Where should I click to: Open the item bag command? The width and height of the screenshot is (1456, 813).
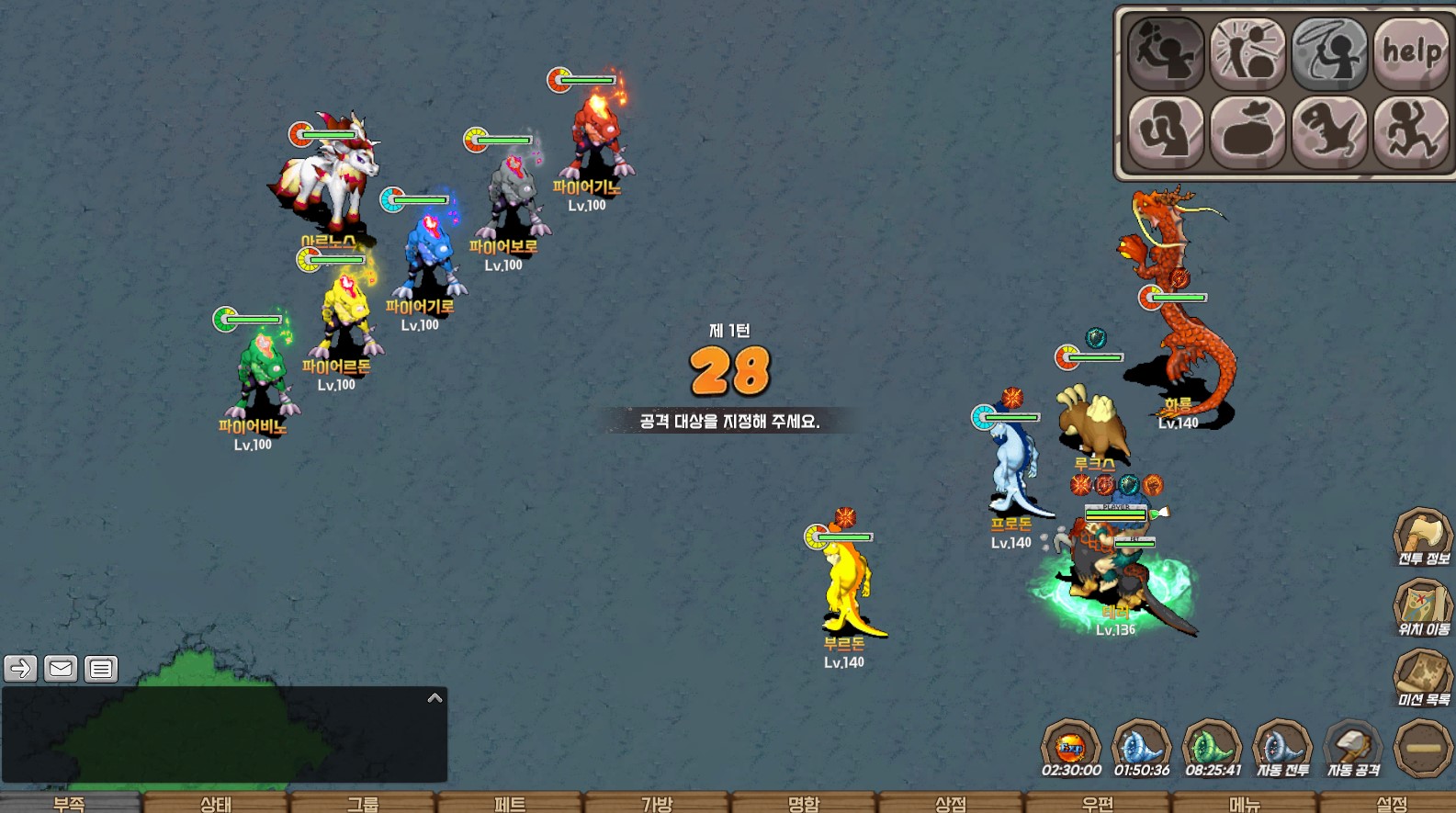pyautogui.click(x=1247, y=131)
